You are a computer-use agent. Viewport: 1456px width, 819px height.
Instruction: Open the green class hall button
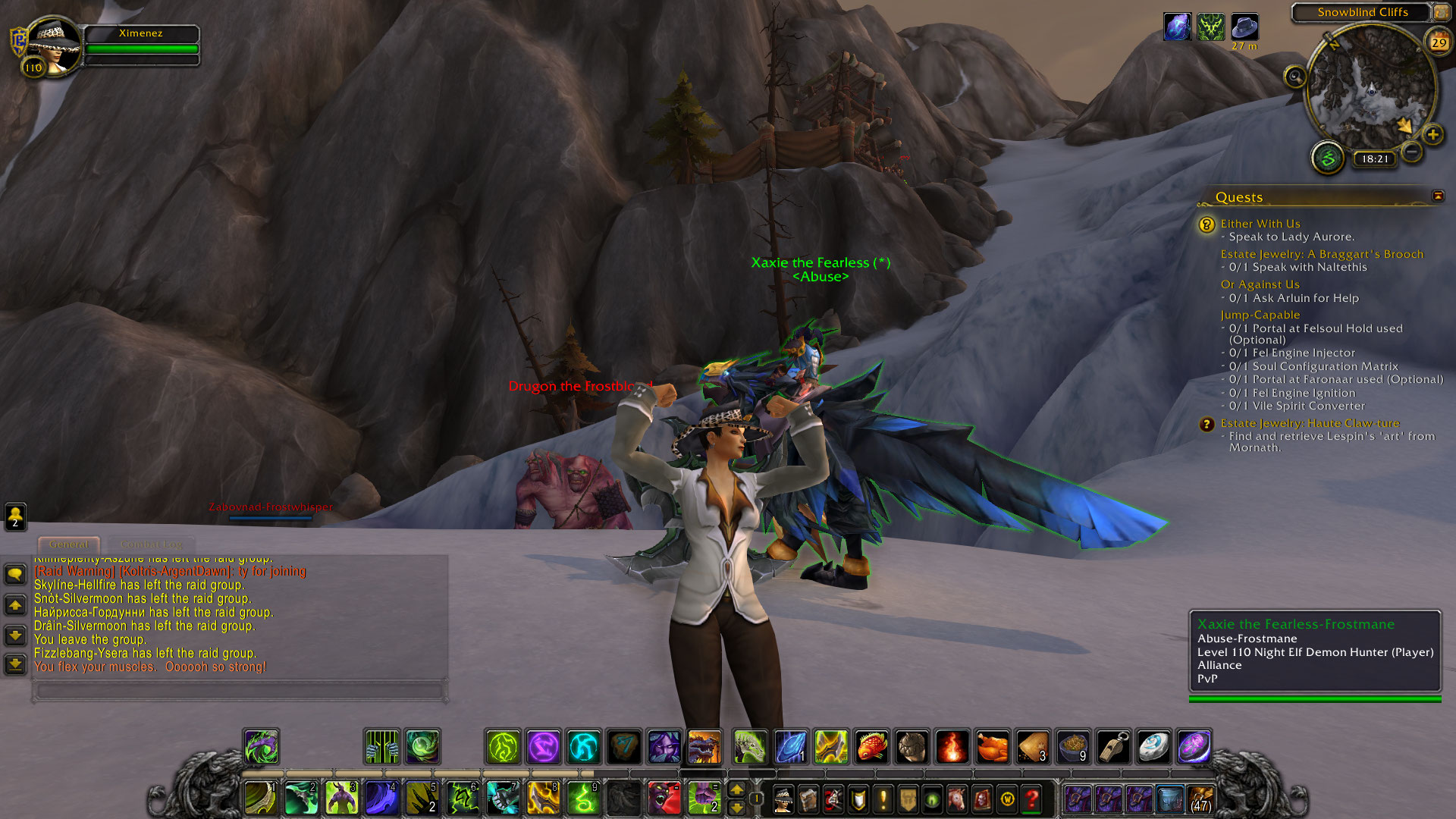[1328, 158]
